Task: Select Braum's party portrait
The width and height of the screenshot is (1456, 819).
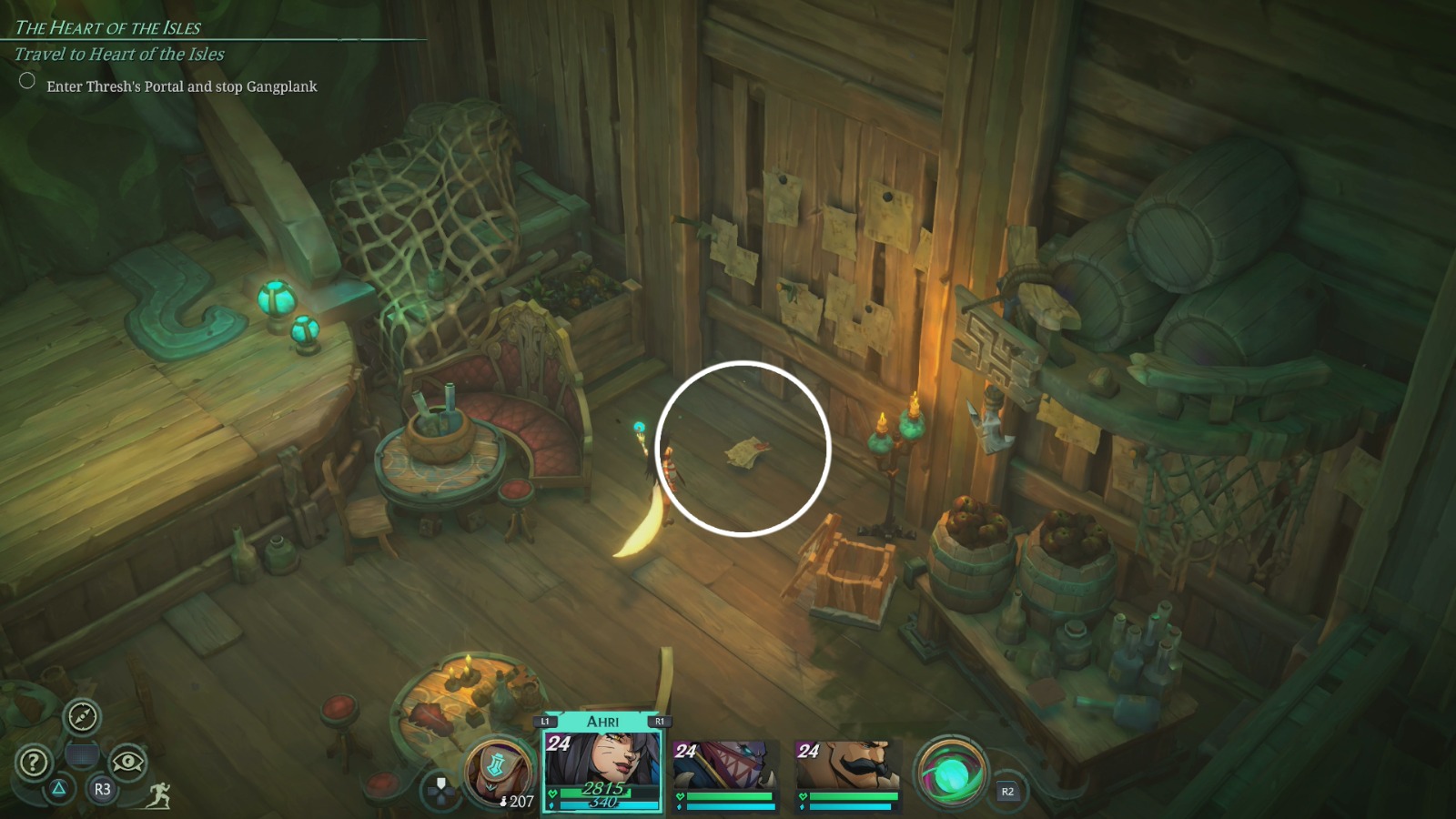Action: 847,764
